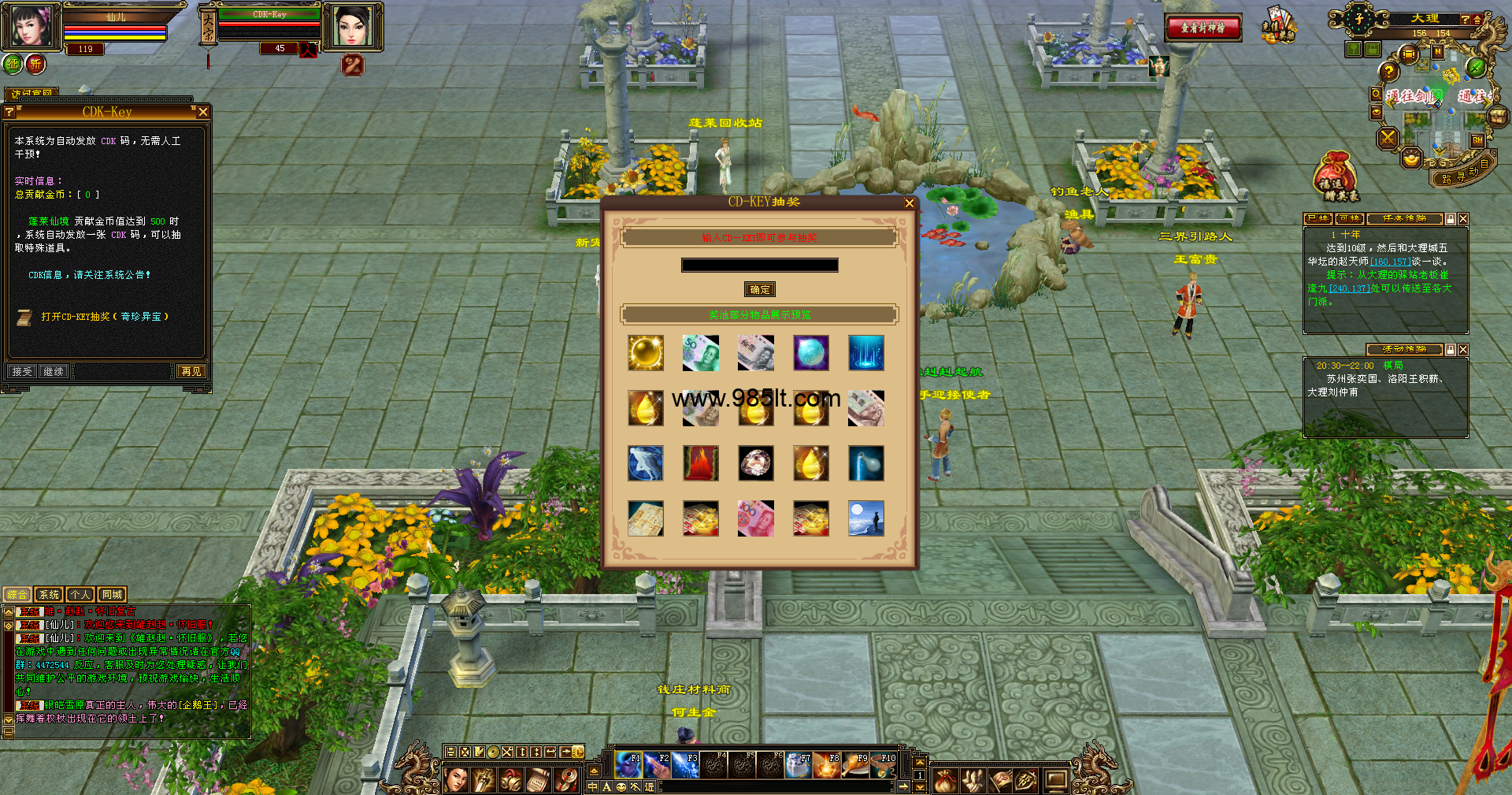Open the 查看封神榜 ranking board
Image resolution: width=1512 pixels, height=795 pixels.
[1203, 28]
